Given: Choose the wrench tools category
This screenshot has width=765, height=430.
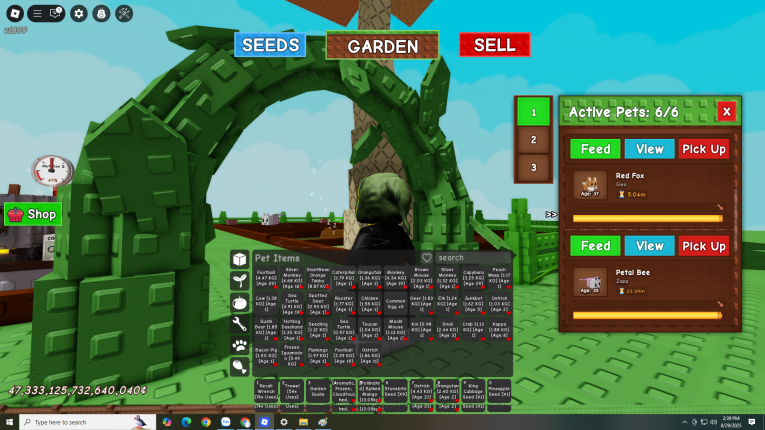Looking at the screenshot, I should pyautogui.click(x=240, y=323).
